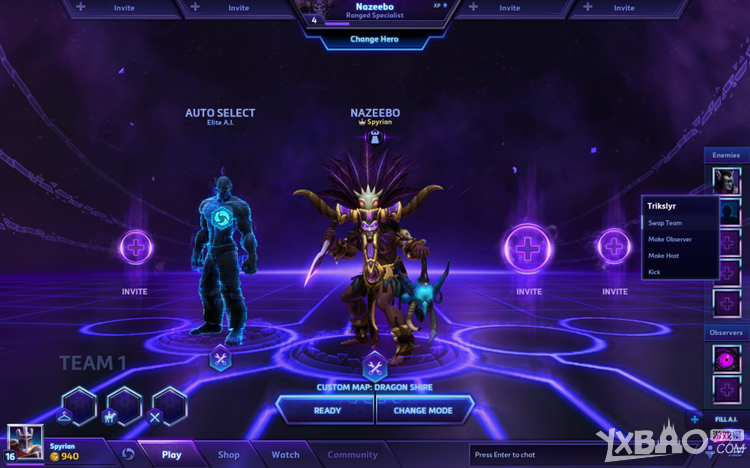Choose Swap Team for Trikslyr
This screenshot has height=468, width=750.
pos(665,223)
